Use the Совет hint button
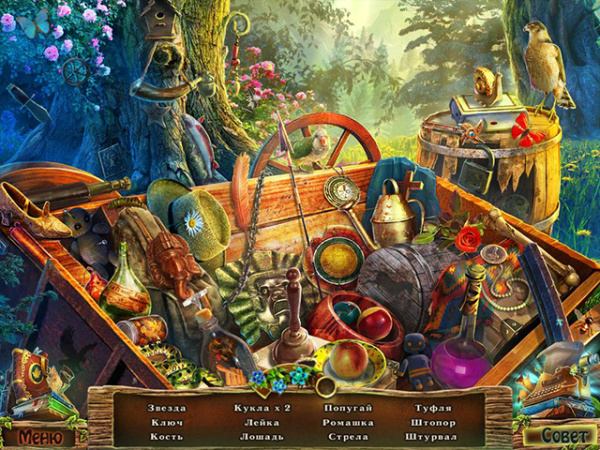Screen dimensions: 600x450 click(x=558, y=436)
